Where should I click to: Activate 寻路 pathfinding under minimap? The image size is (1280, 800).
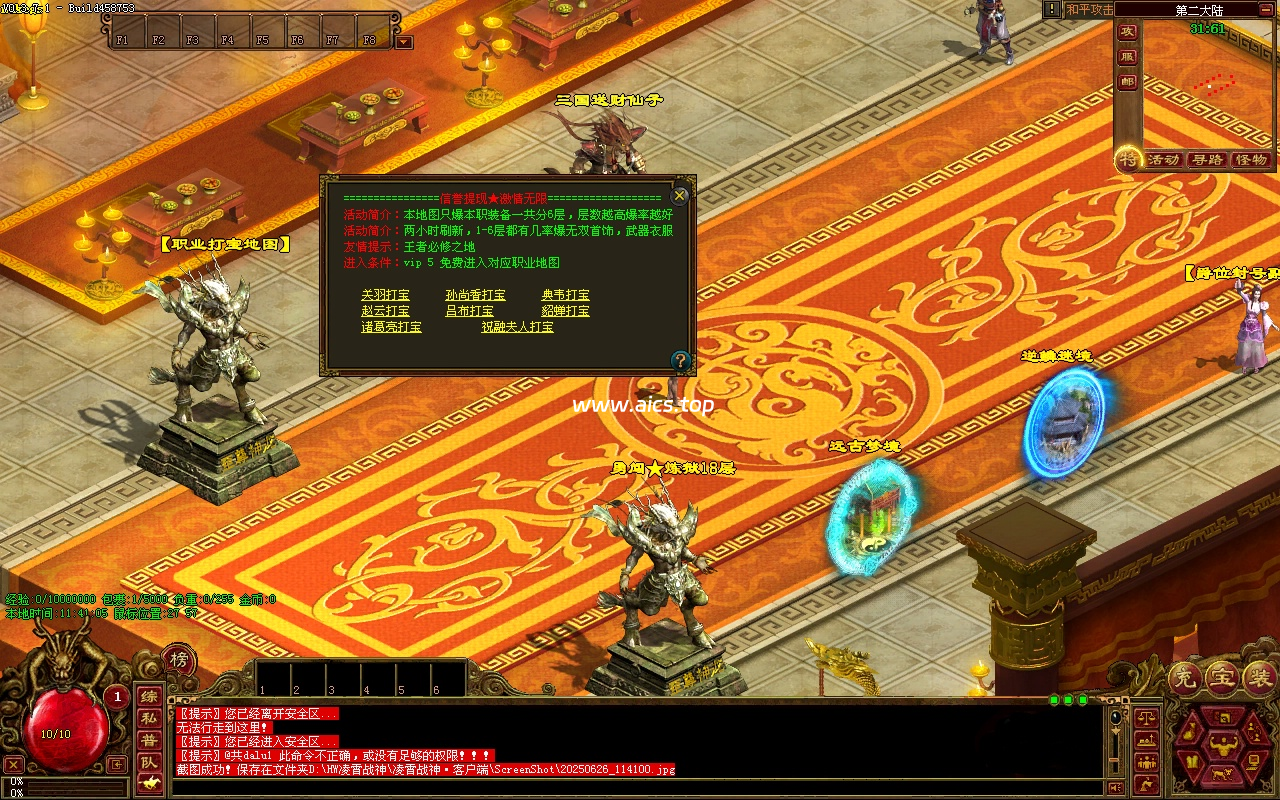(x=1207, y=160)
